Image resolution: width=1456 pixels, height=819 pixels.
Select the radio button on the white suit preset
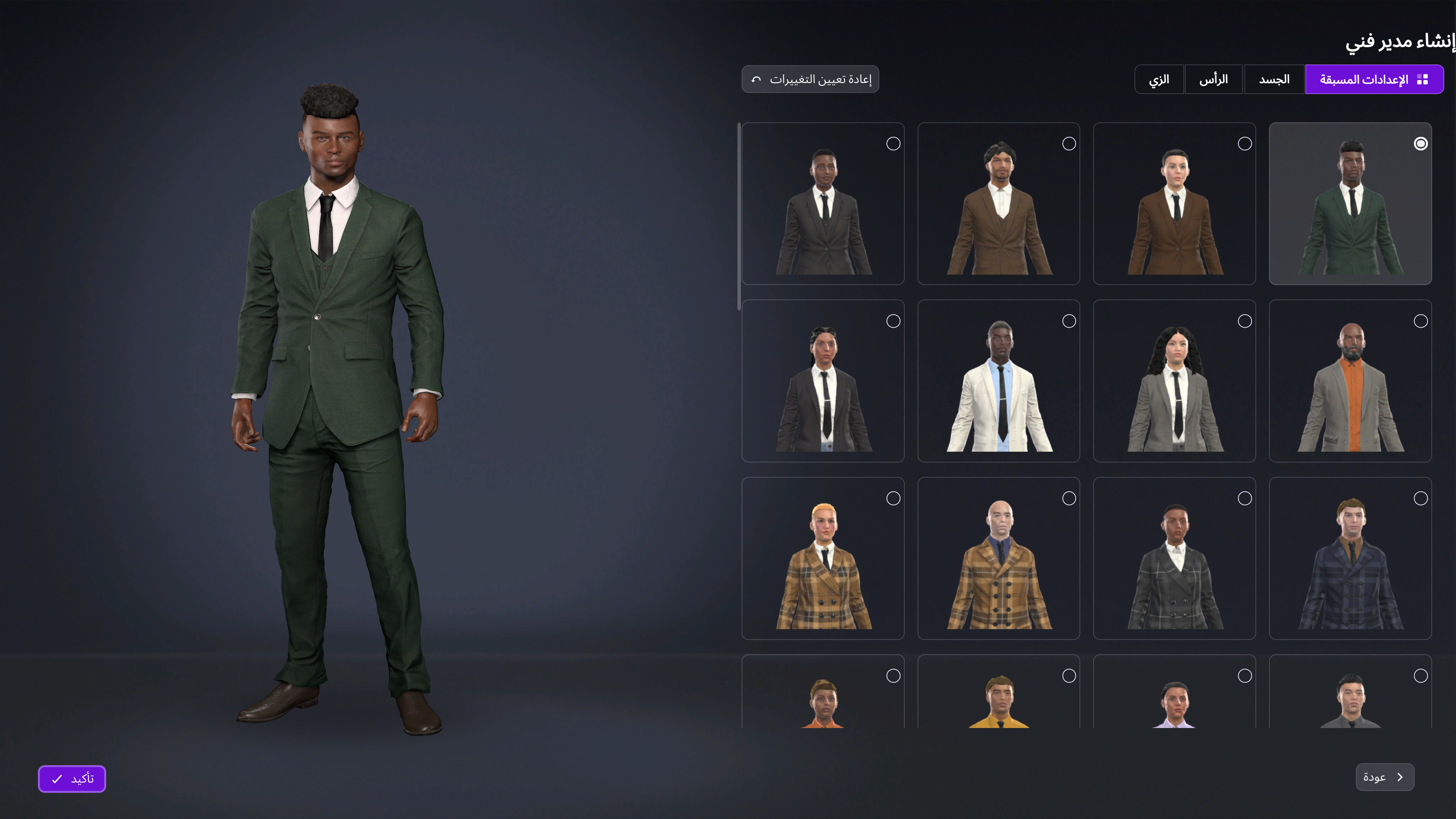[x=1069, y=321]
